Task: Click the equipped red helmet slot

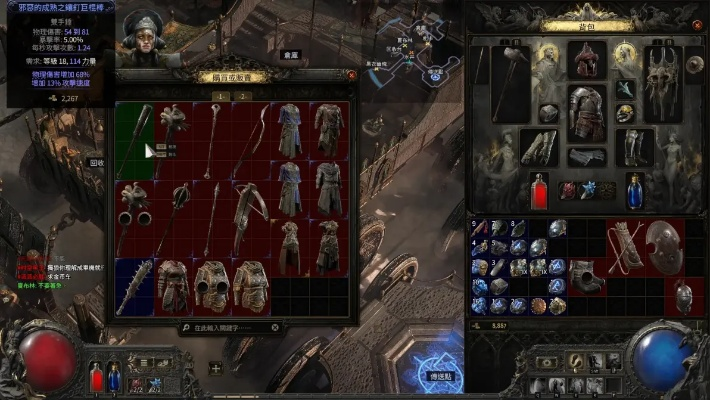Action: coord(587,59)
